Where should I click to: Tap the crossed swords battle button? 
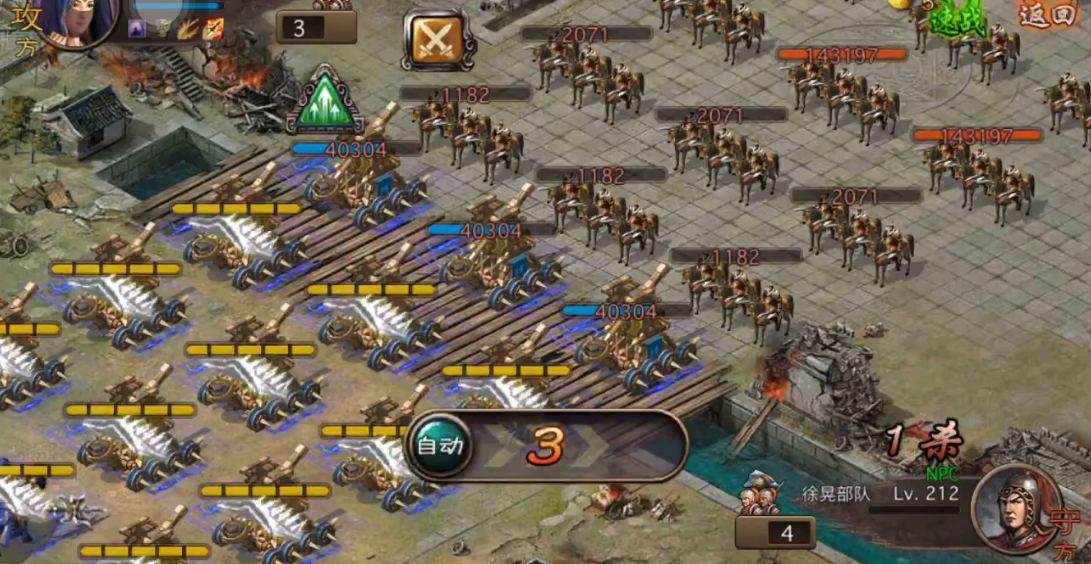pyautogui.click(x=434, y=39)
